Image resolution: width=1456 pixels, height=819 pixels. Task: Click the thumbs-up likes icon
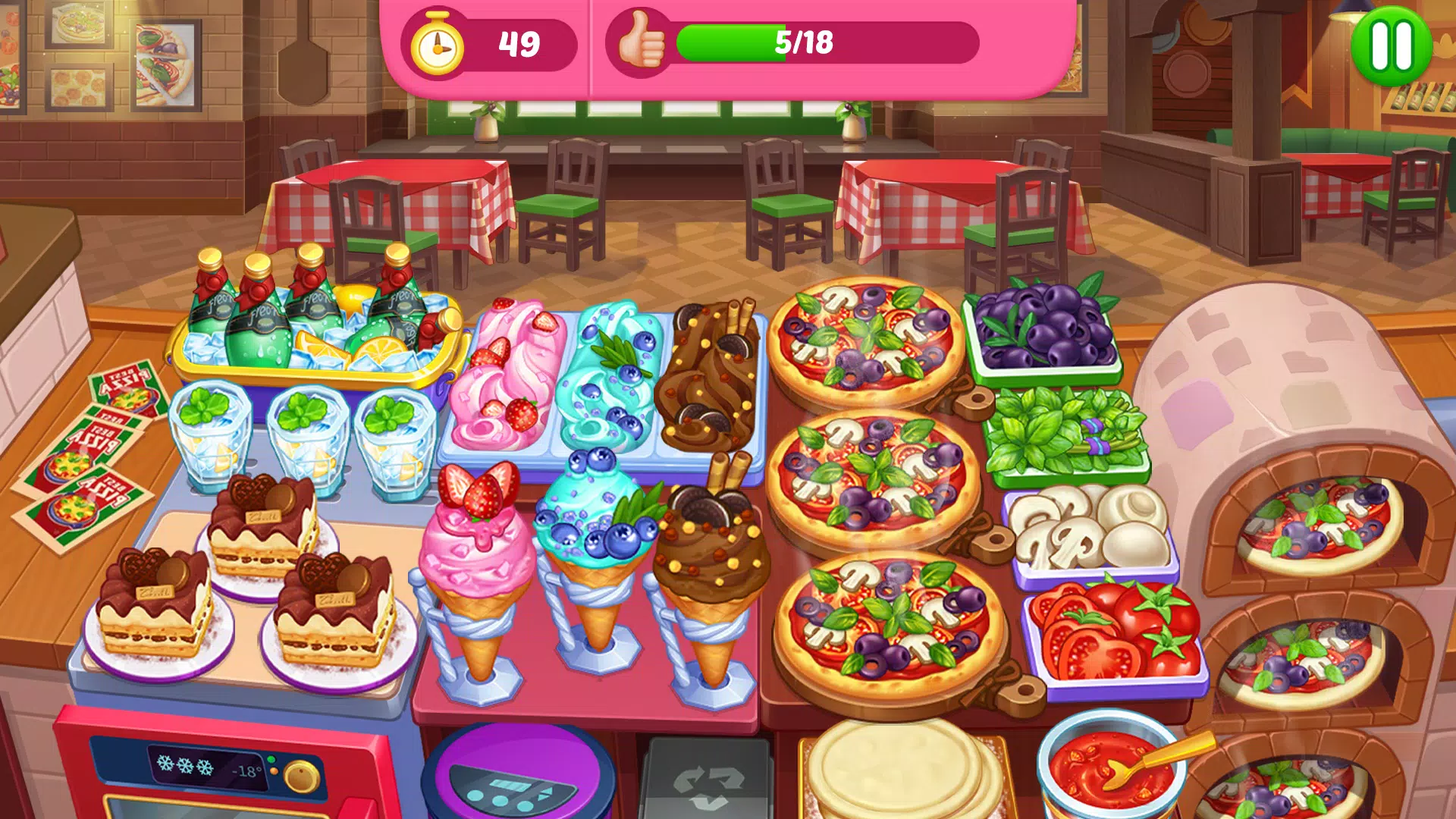tap(641, 44)
